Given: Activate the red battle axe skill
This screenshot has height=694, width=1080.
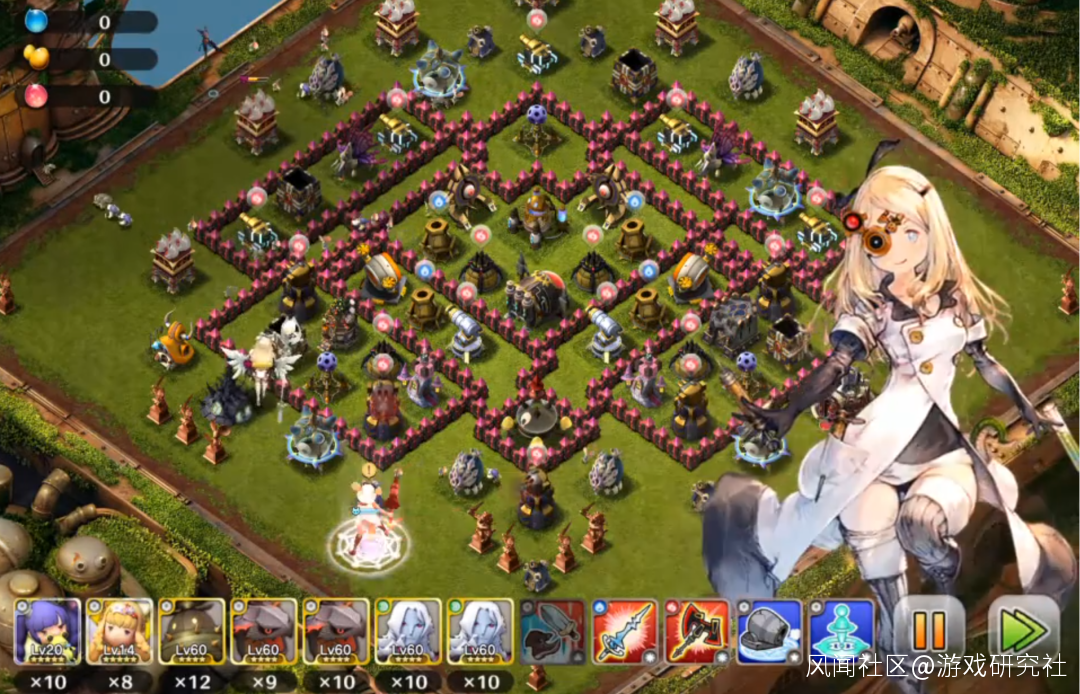Looking at the screenshot, I should point(697,631).
